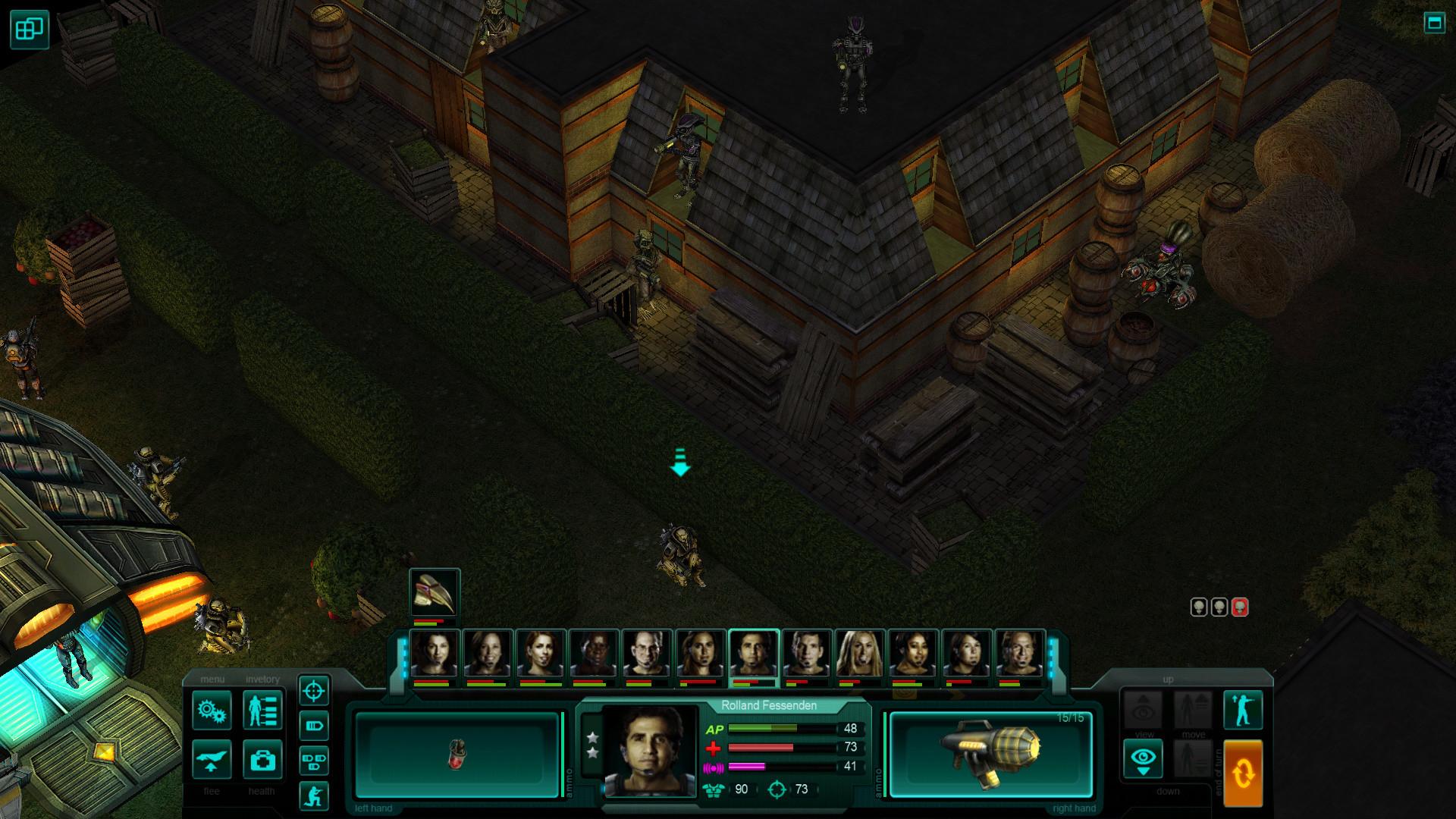The width and height of the screenshot is (1456, 819).
Task: Click the flee dropship button
Action: (x=212, y=759)
